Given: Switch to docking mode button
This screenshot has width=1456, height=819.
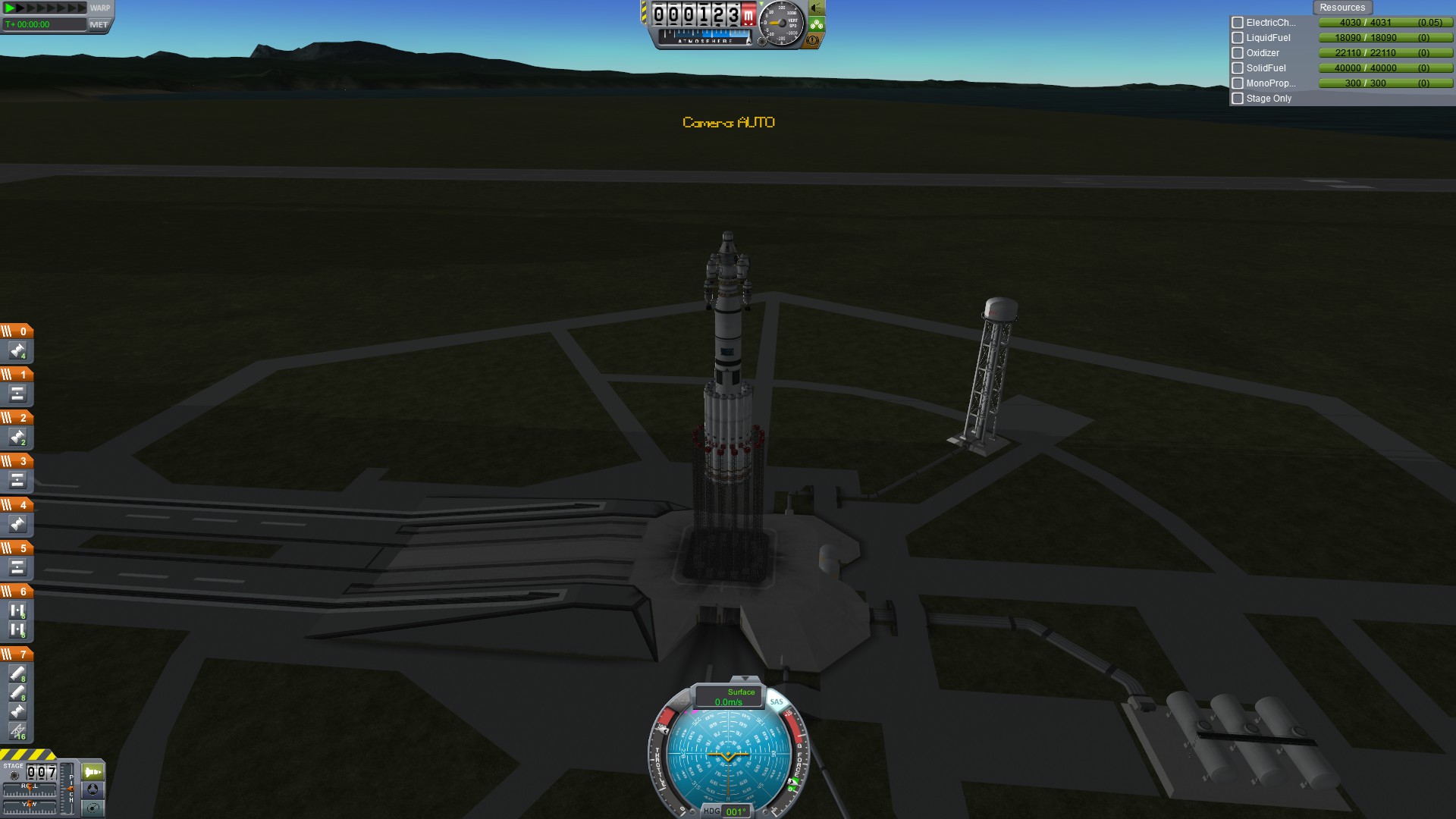Looking at the screenshot, I should click(93, 789).
